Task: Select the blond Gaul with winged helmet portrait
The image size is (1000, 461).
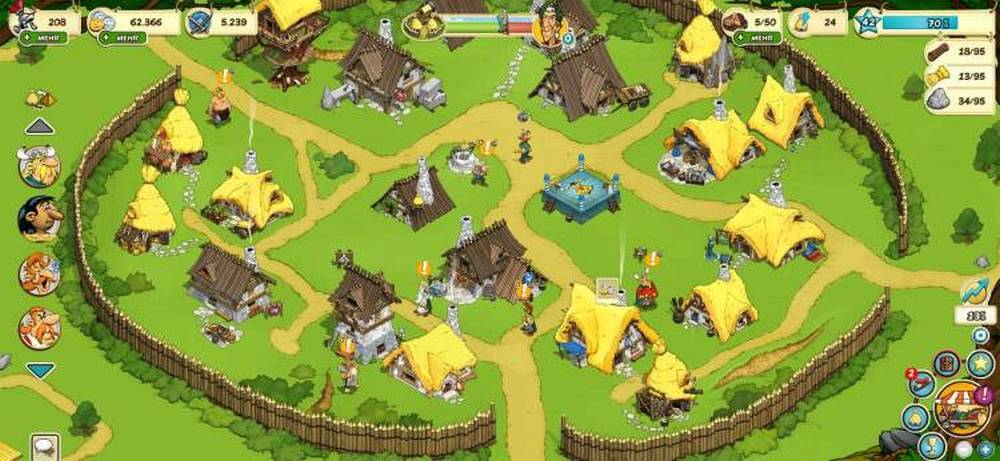Action: 40,166
